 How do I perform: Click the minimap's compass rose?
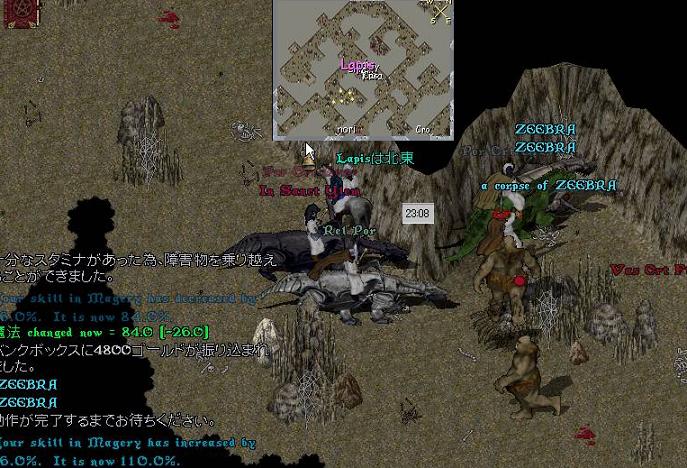point(440,12)
